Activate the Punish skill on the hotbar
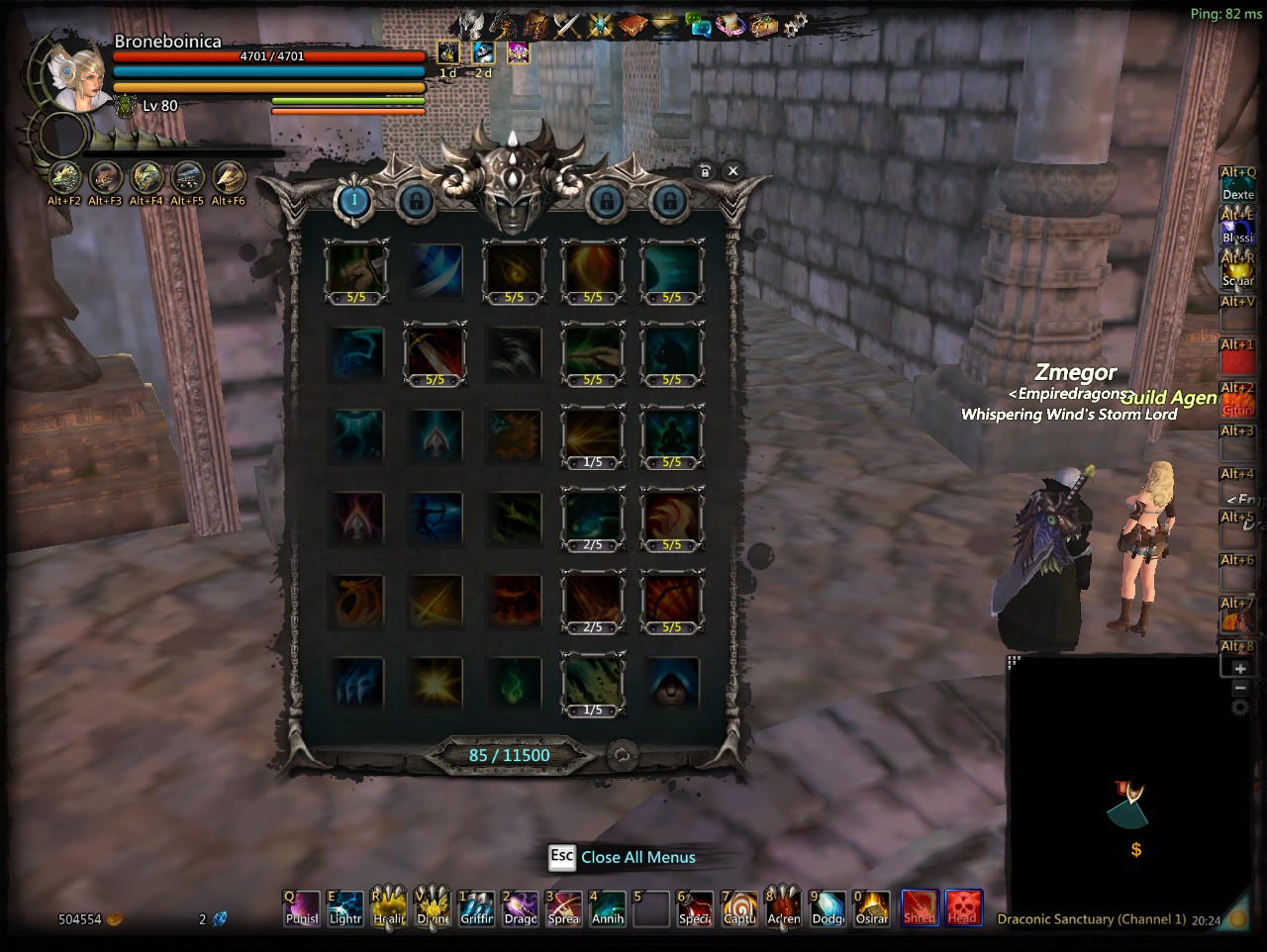Viewport: 1267px width, 952px height. coord(302,908)
